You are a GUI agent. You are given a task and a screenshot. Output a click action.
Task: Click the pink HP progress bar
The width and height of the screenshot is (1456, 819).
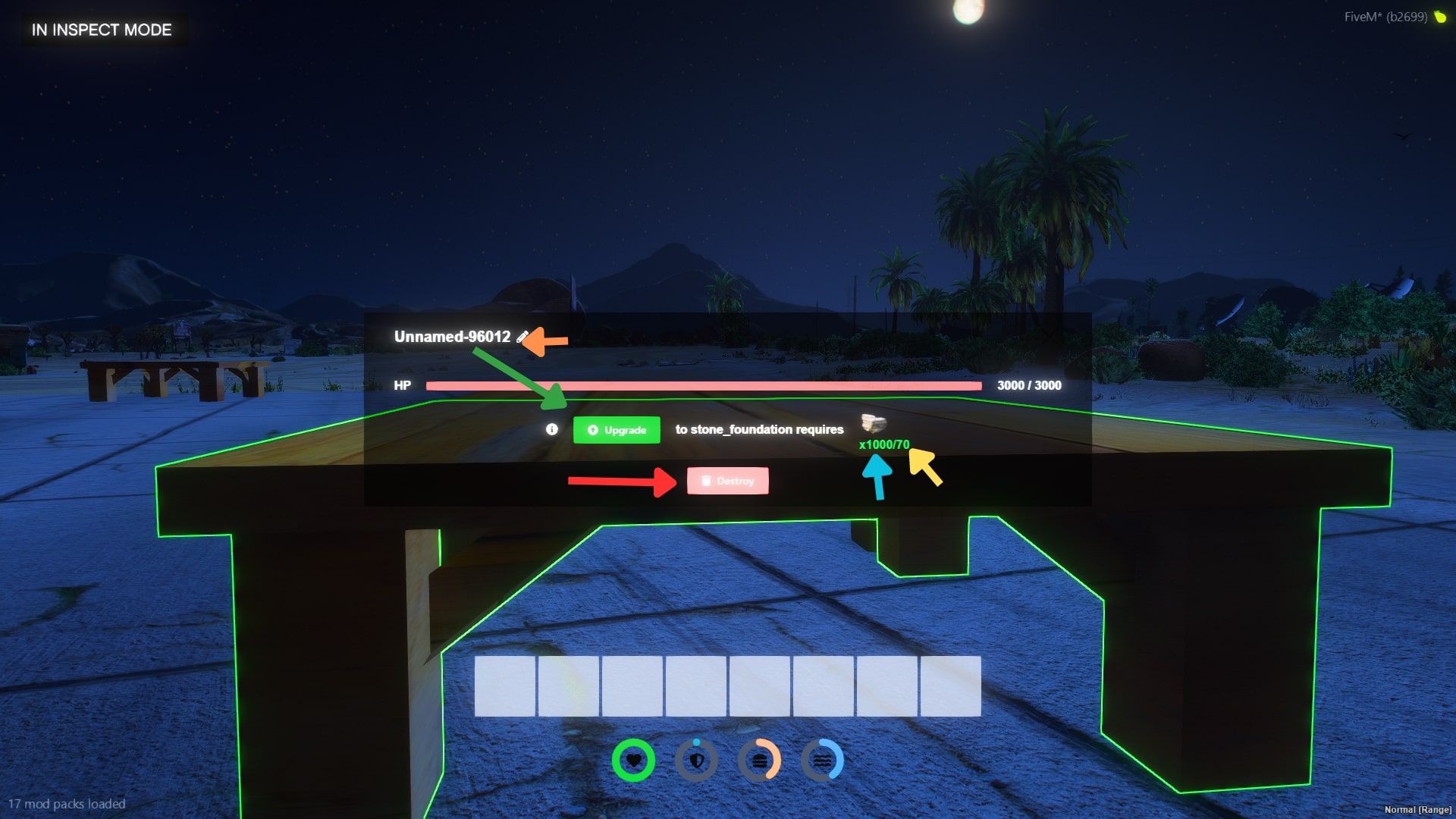(x=704, y=385)
